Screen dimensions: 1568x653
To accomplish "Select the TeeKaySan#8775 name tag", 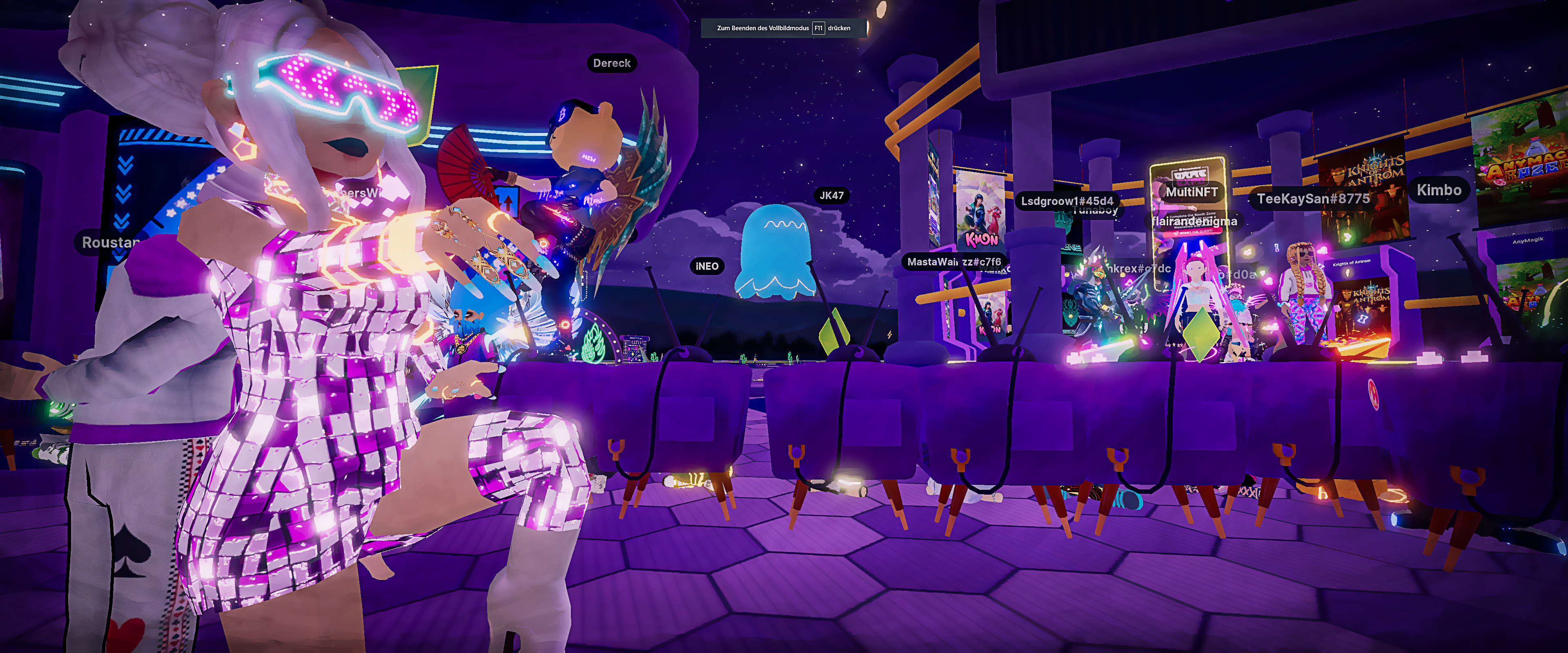I will (1313, 199).
